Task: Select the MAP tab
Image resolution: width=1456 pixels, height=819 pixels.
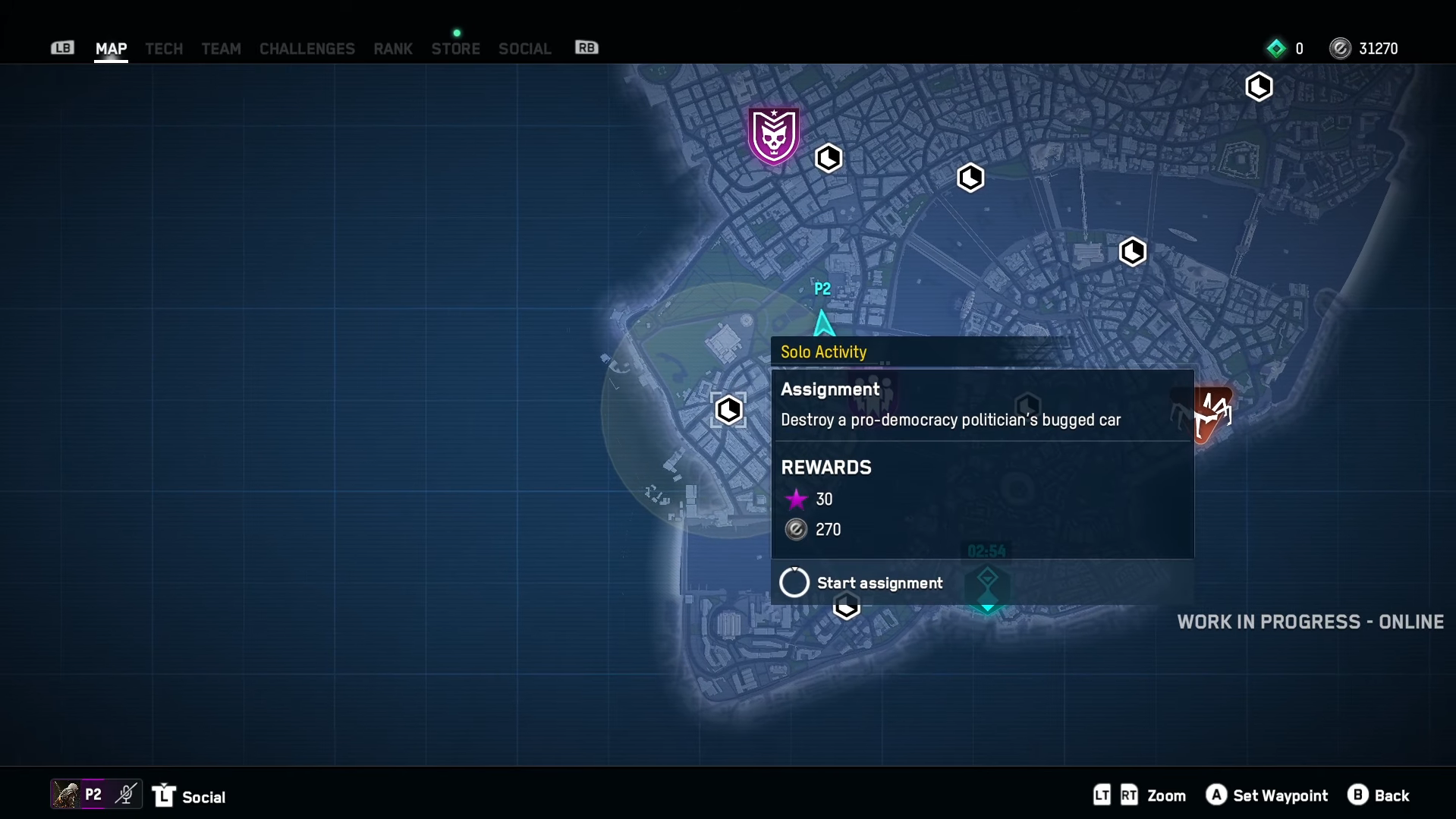Action: pos(111,49)
